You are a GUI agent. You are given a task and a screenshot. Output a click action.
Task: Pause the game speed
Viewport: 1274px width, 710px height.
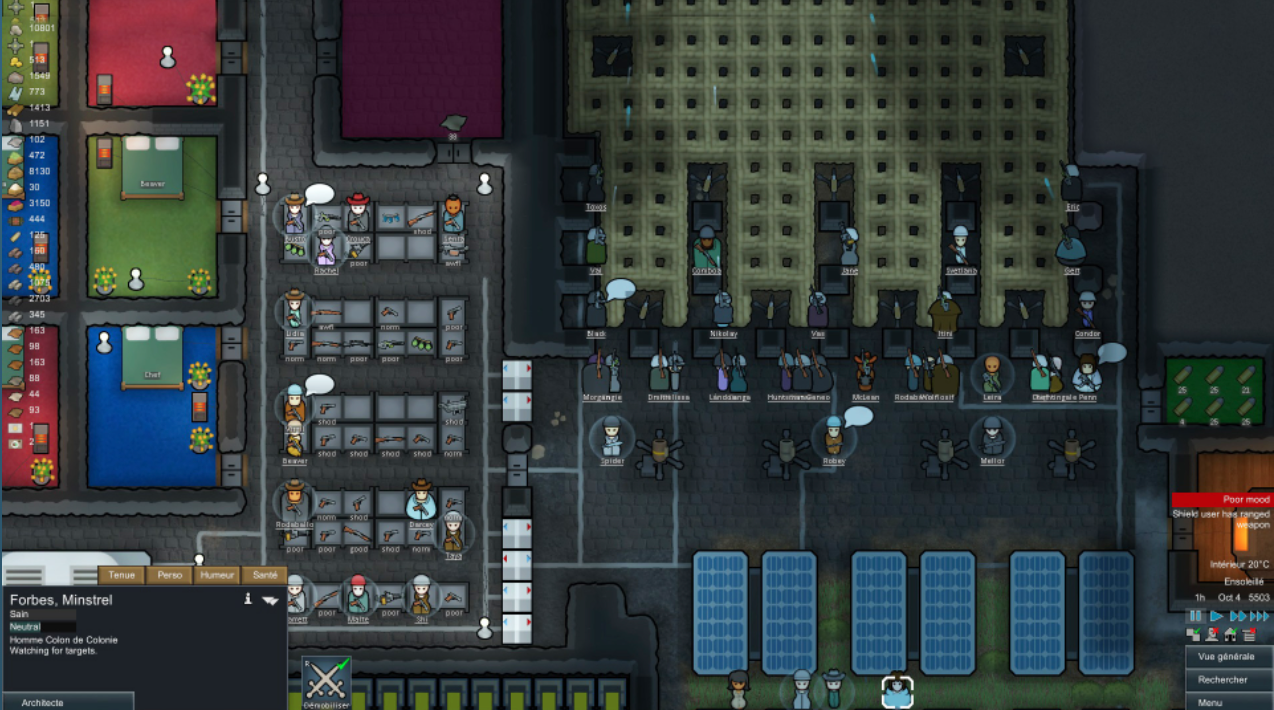1195,616
